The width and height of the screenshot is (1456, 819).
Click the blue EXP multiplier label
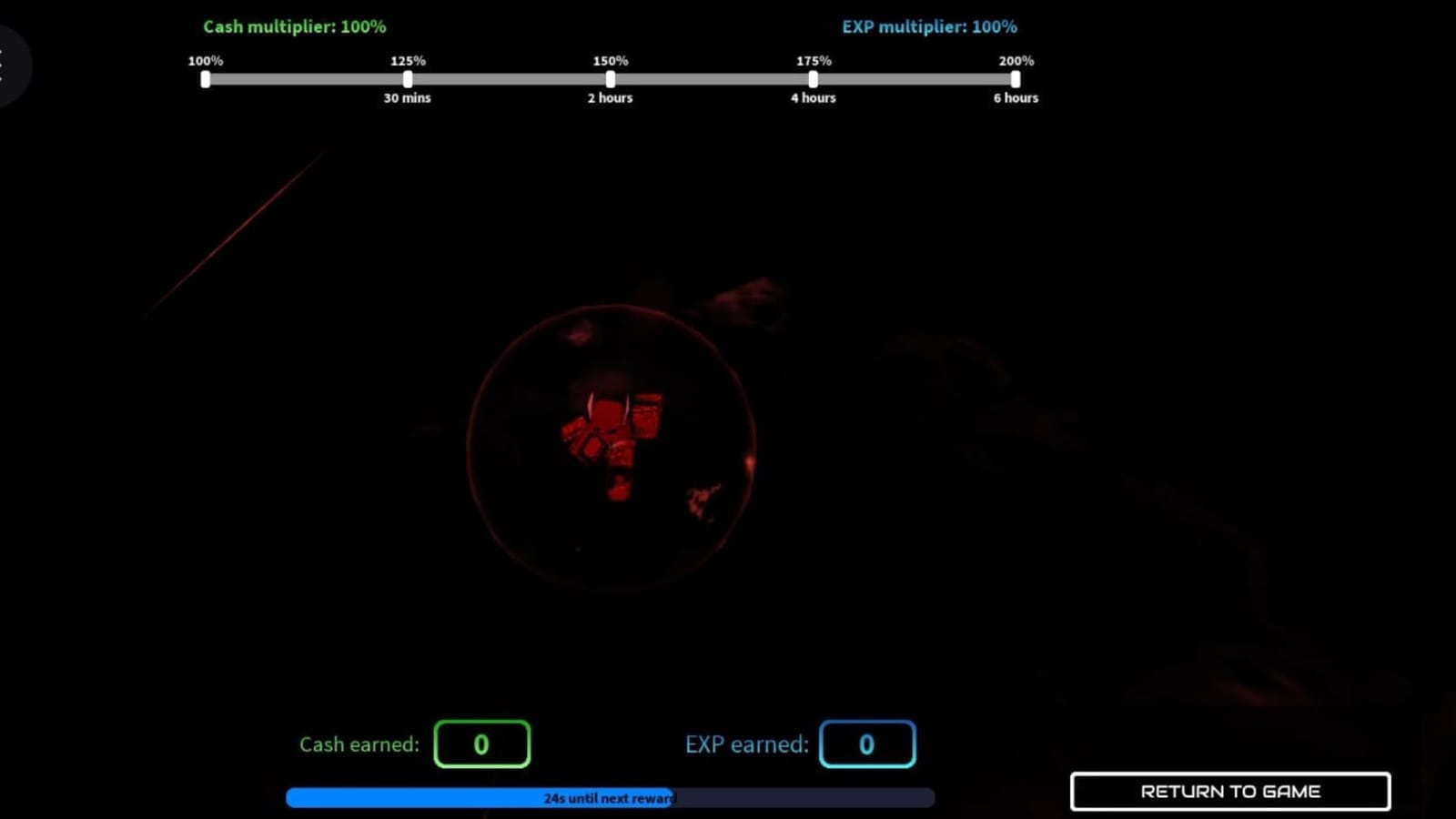click(928, 26)
